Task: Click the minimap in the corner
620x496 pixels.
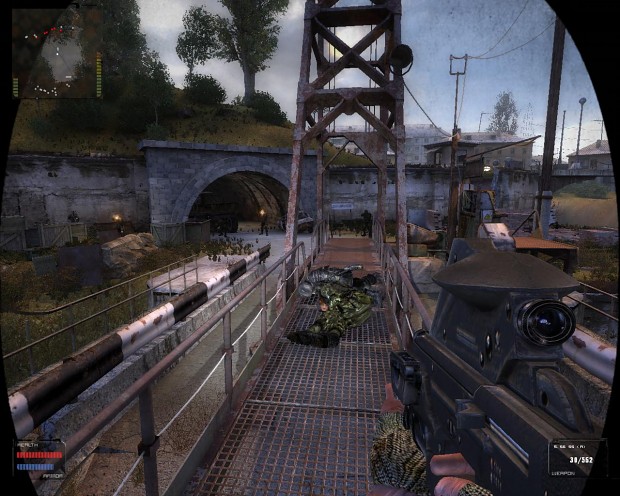Action: (x=56, y=55)
